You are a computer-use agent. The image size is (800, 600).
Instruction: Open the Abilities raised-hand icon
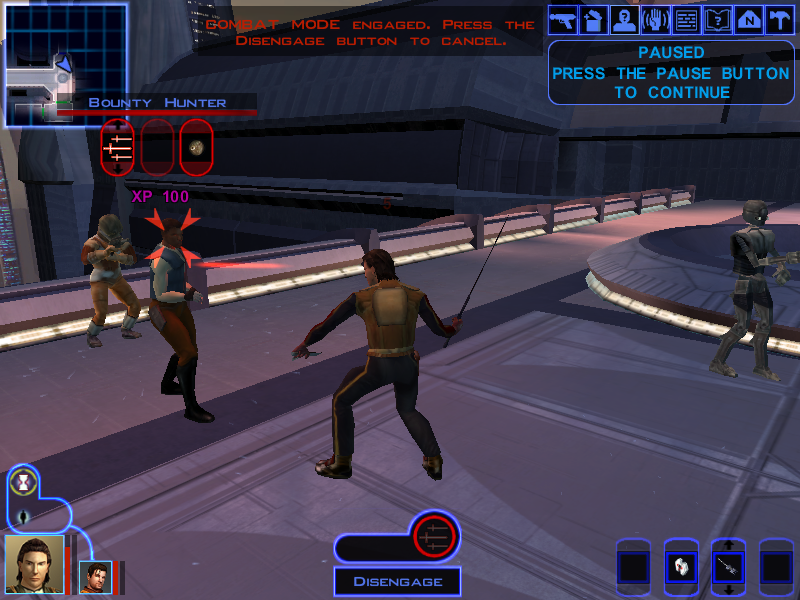656,20
